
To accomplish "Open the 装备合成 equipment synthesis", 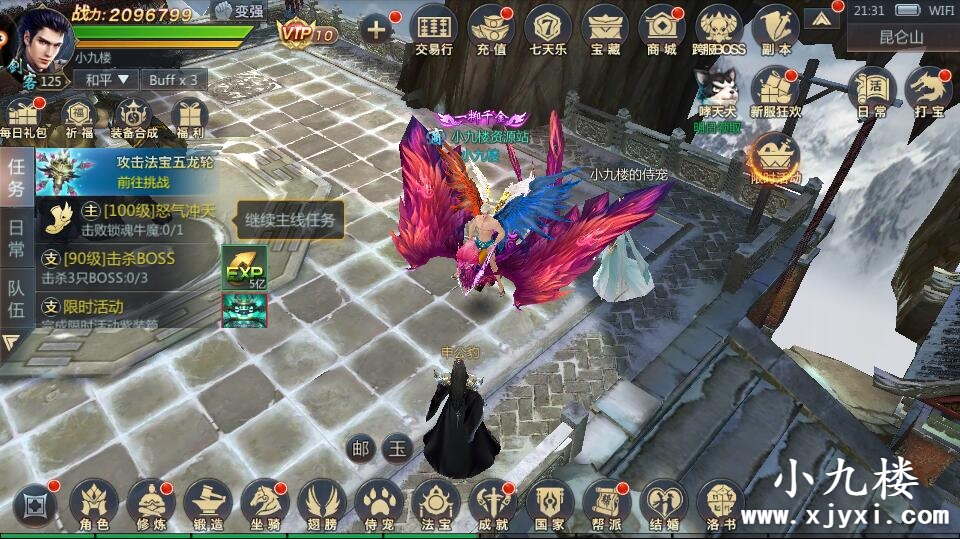I will [133, 119].
